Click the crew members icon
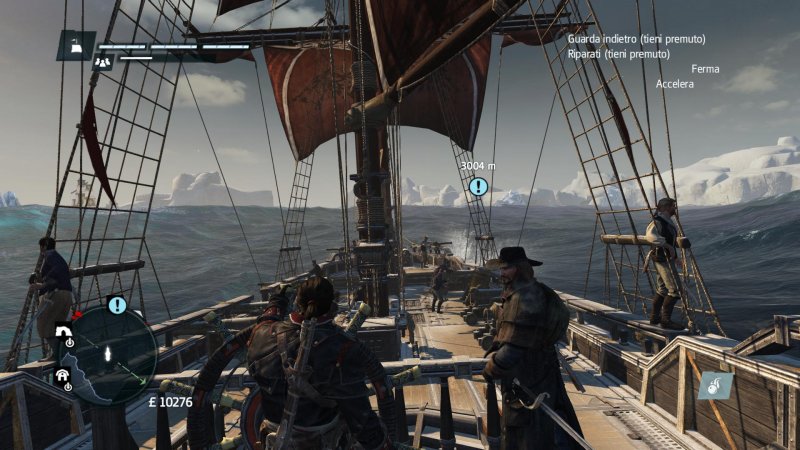This screenshot has height=450, width=800. coord(102,61)
